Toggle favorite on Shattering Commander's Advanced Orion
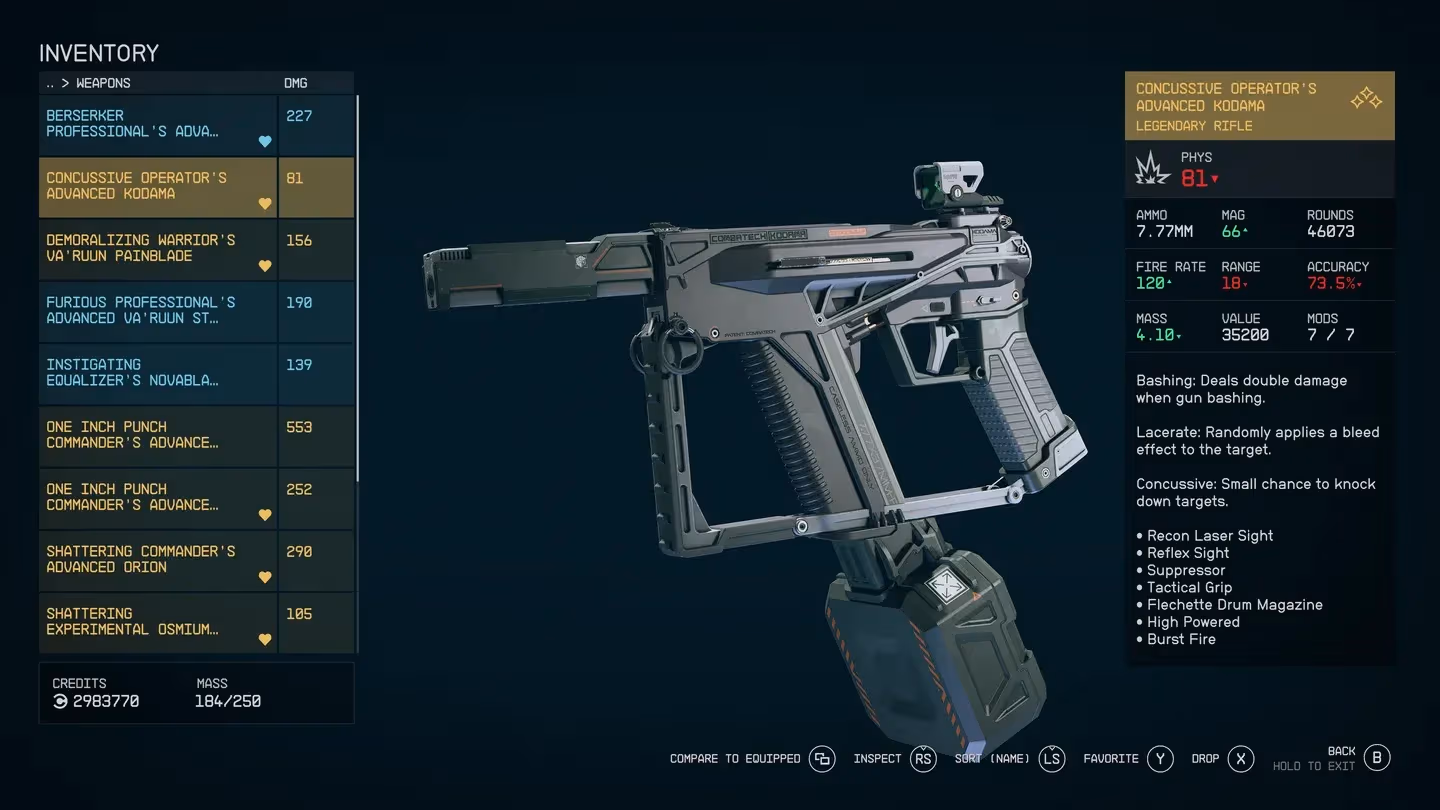 [x=264, y=577]
